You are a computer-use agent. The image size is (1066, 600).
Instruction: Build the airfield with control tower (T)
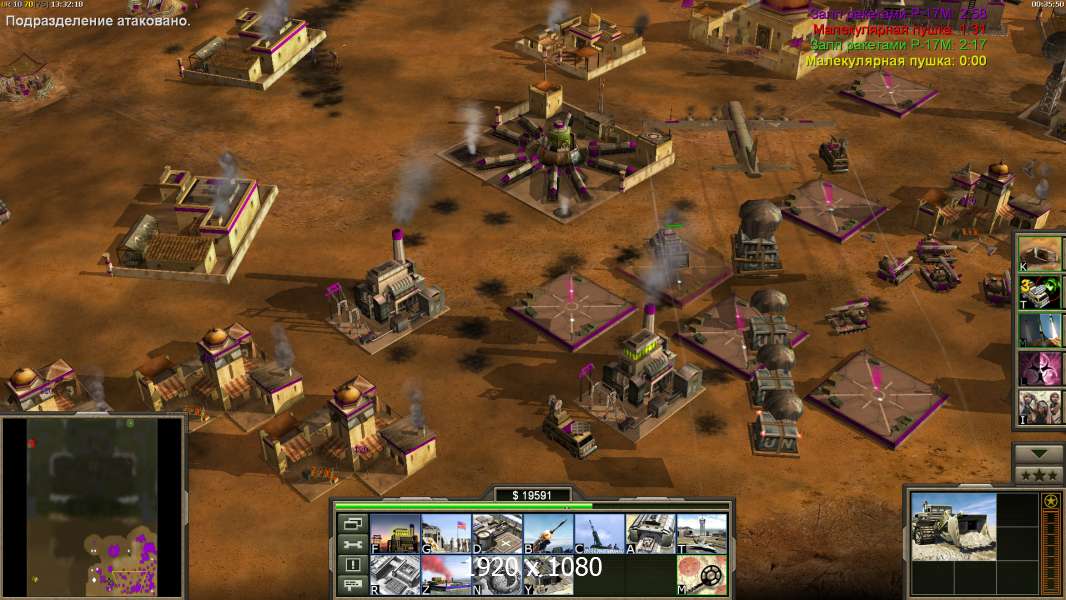click(701, 534)
